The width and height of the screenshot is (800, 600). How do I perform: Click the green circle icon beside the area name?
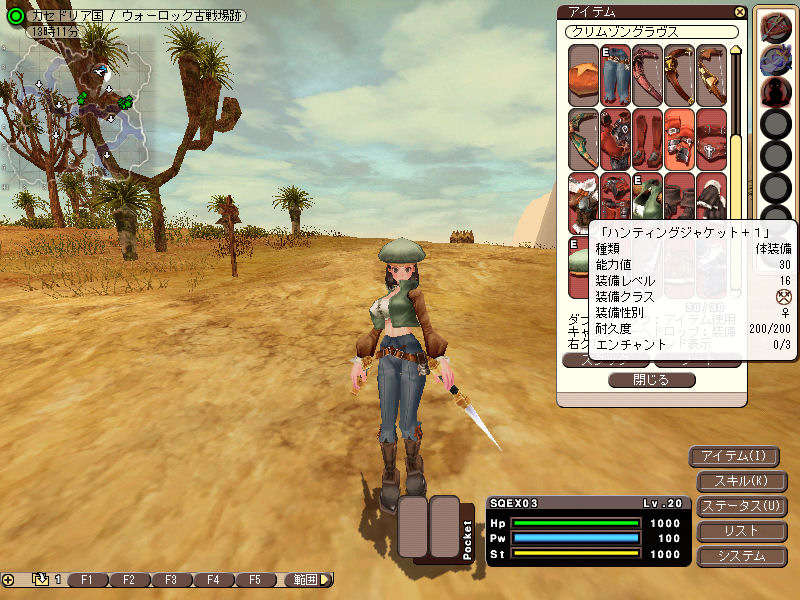(14, 16)
